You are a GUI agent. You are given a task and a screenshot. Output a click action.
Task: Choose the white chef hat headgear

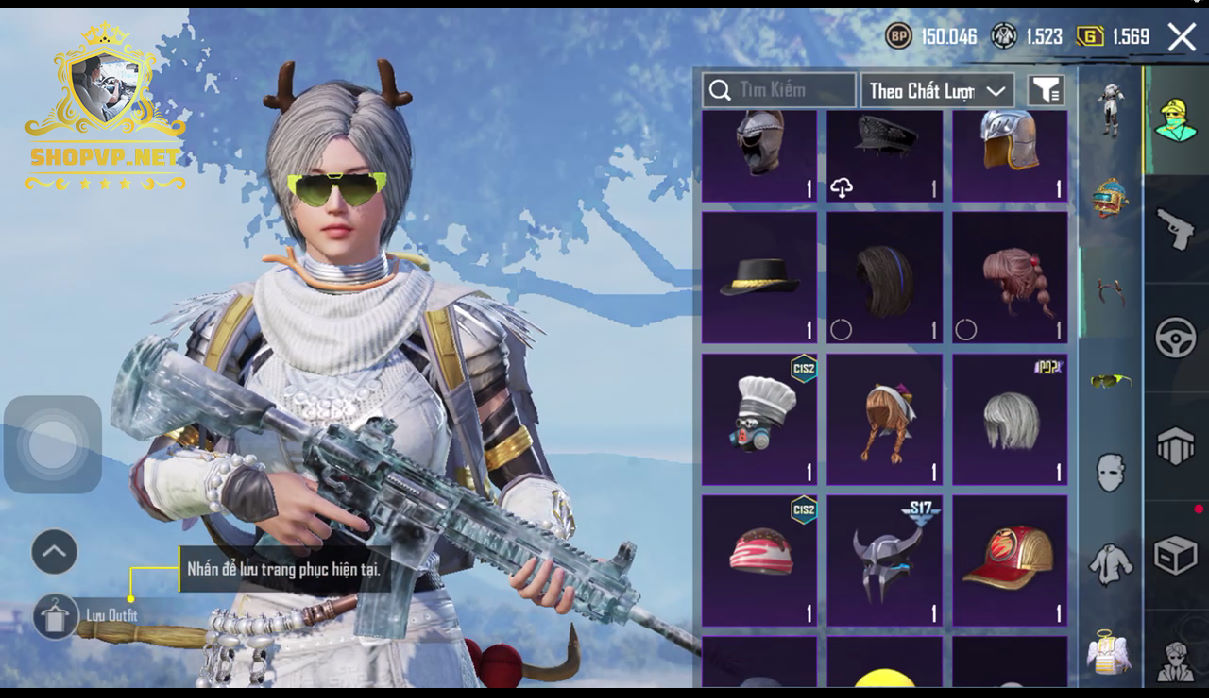(x=759, y=419)
